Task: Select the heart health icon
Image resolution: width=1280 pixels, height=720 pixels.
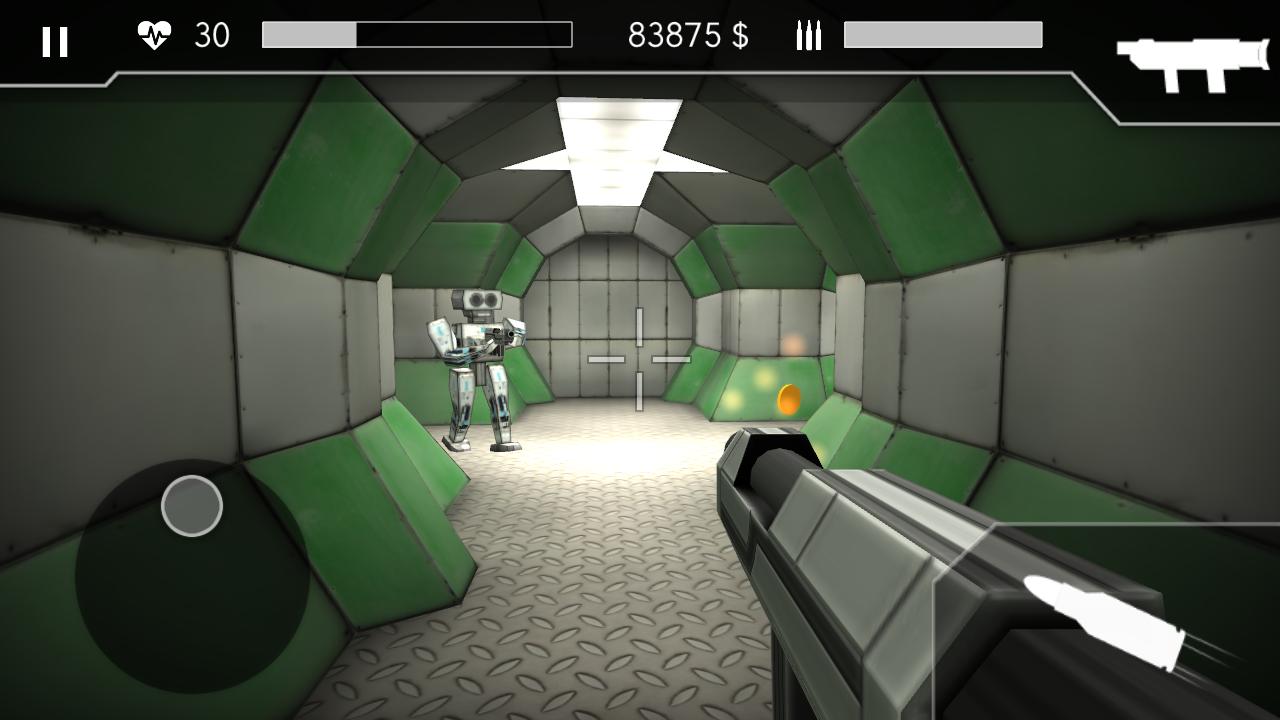Action: click(x=154, y=33)
